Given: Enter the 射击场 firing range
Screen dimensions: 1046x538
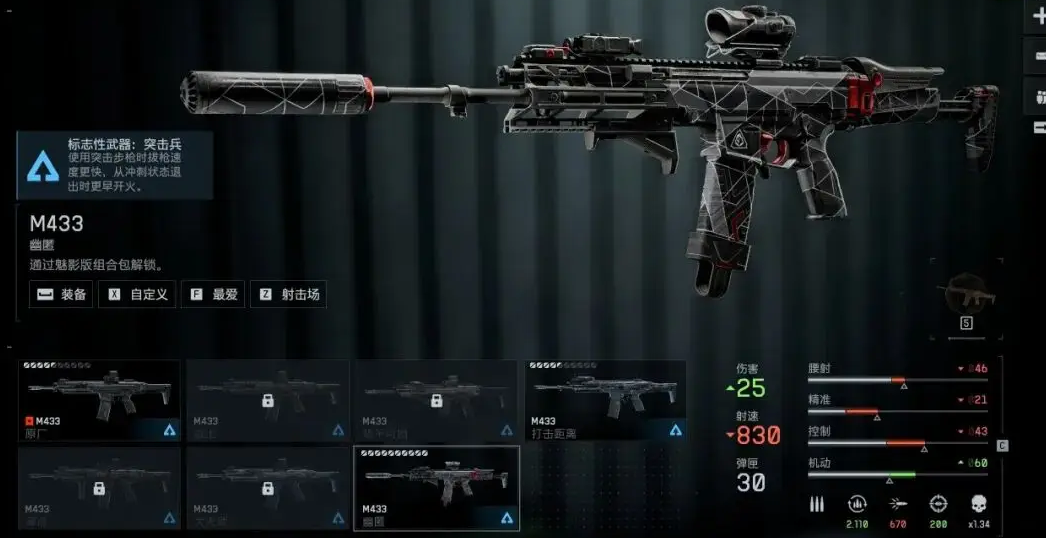Looking at the screenshot, I should (287, 294).
